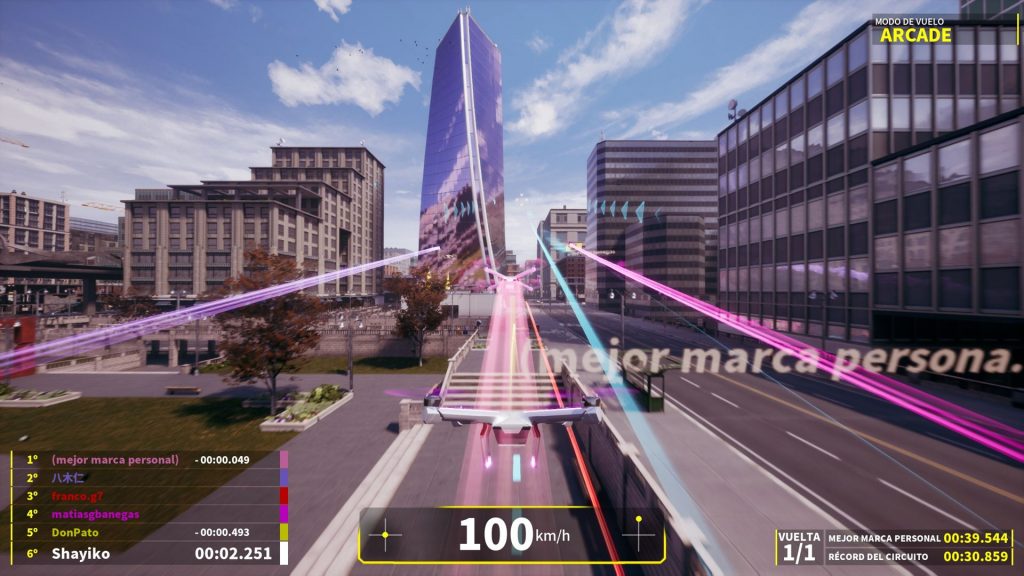1024x576 pixels.
Task: Click franco.g? in the race standings
Action: pos(150,496)
